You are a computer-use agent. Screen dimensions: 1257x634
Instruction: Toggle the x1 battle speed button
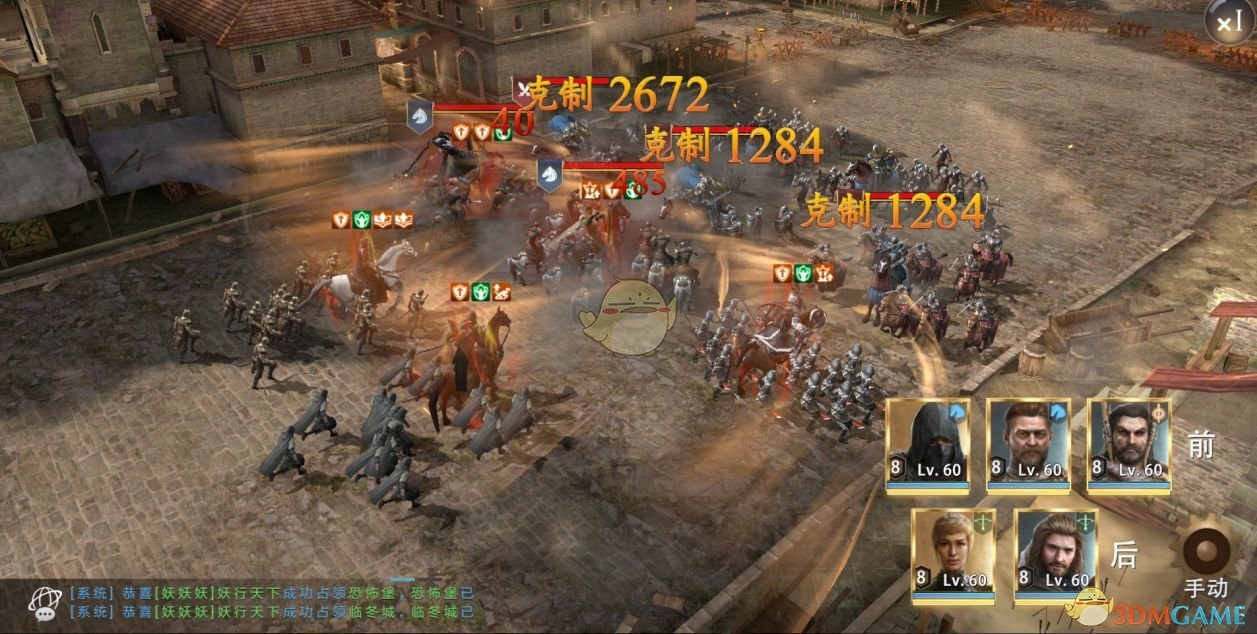coord(1228,22)
